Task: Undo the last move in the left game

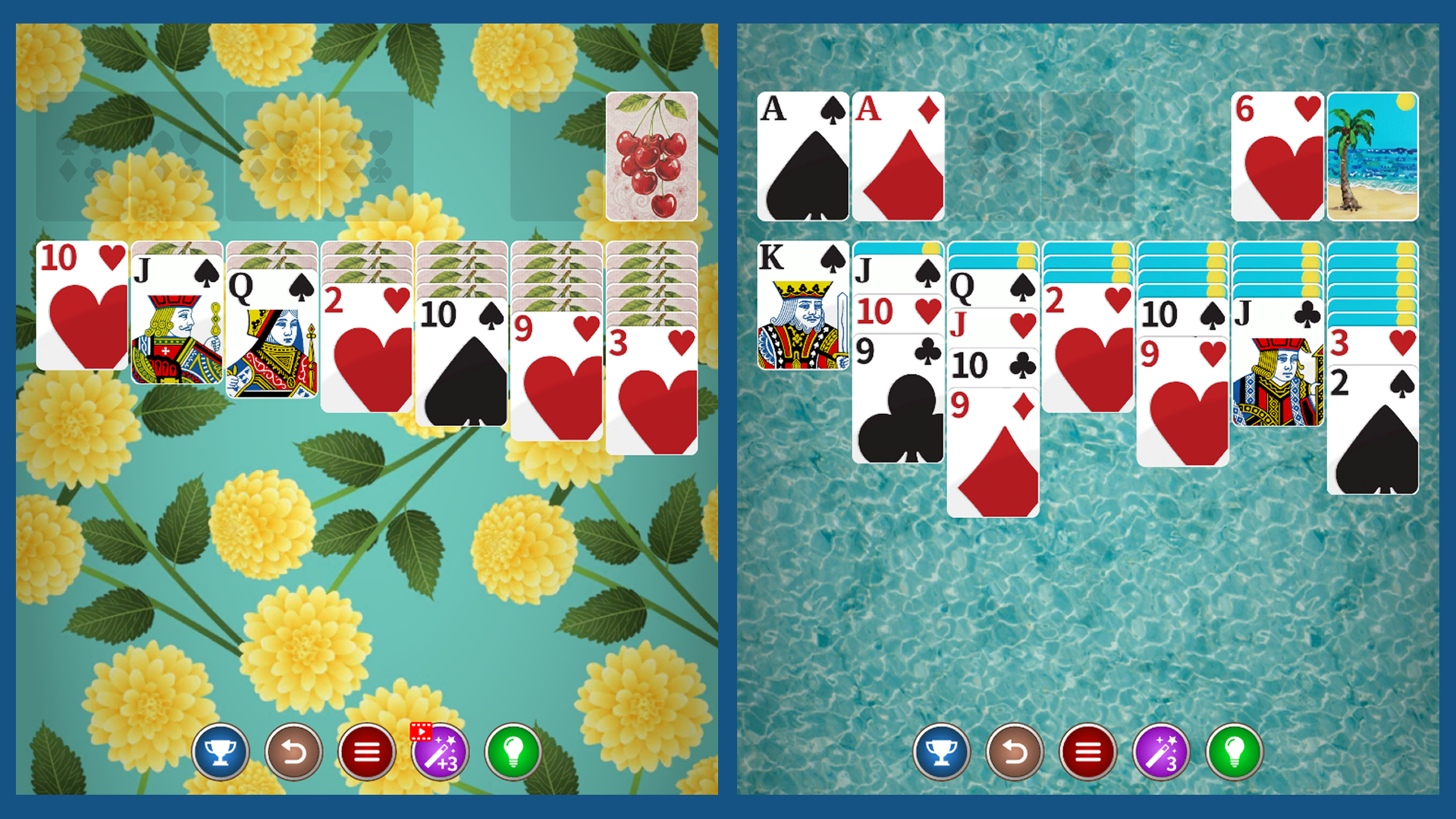Action: [x=294, y=752]
